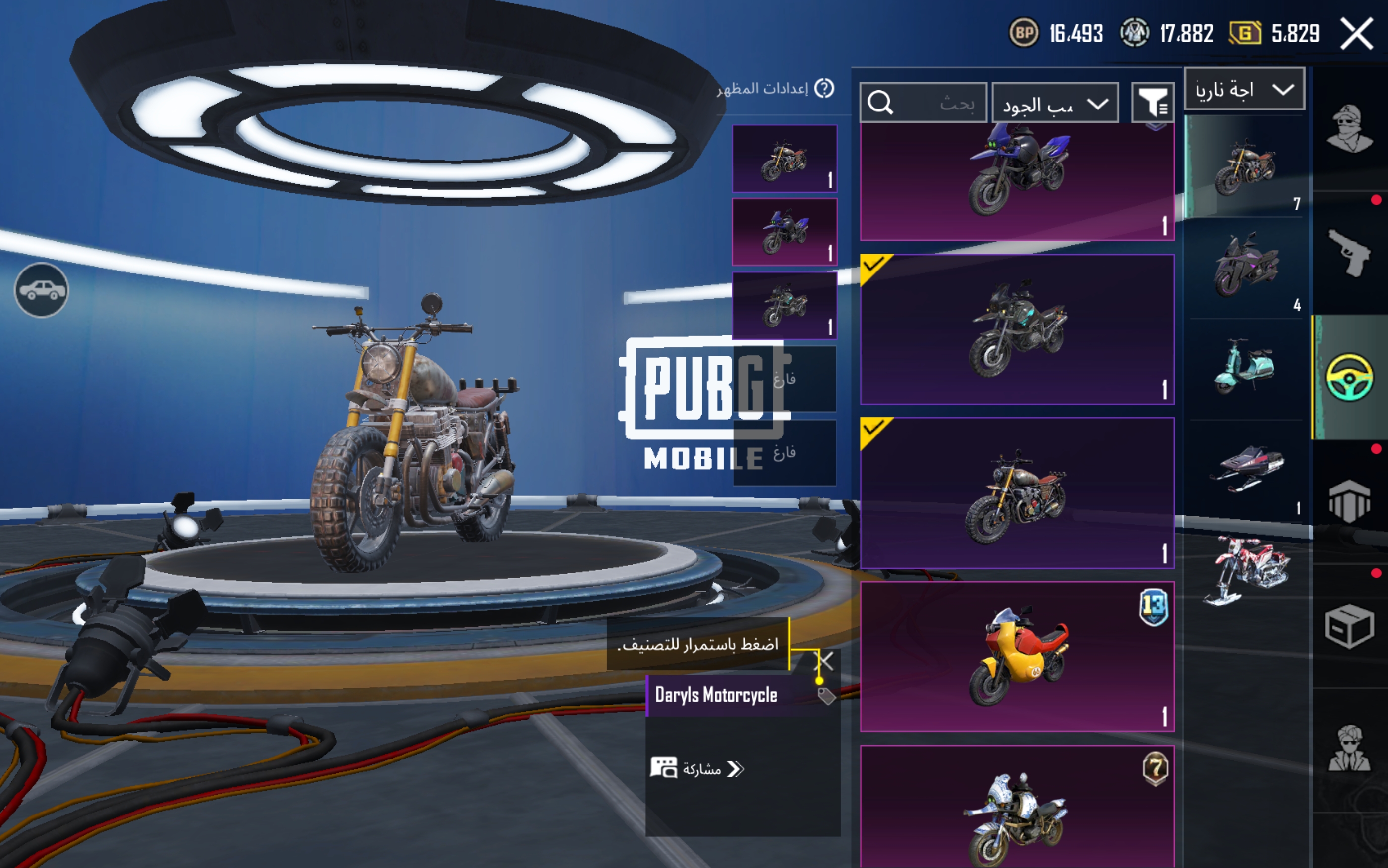Toggle the car view button on left

point(41,290)
